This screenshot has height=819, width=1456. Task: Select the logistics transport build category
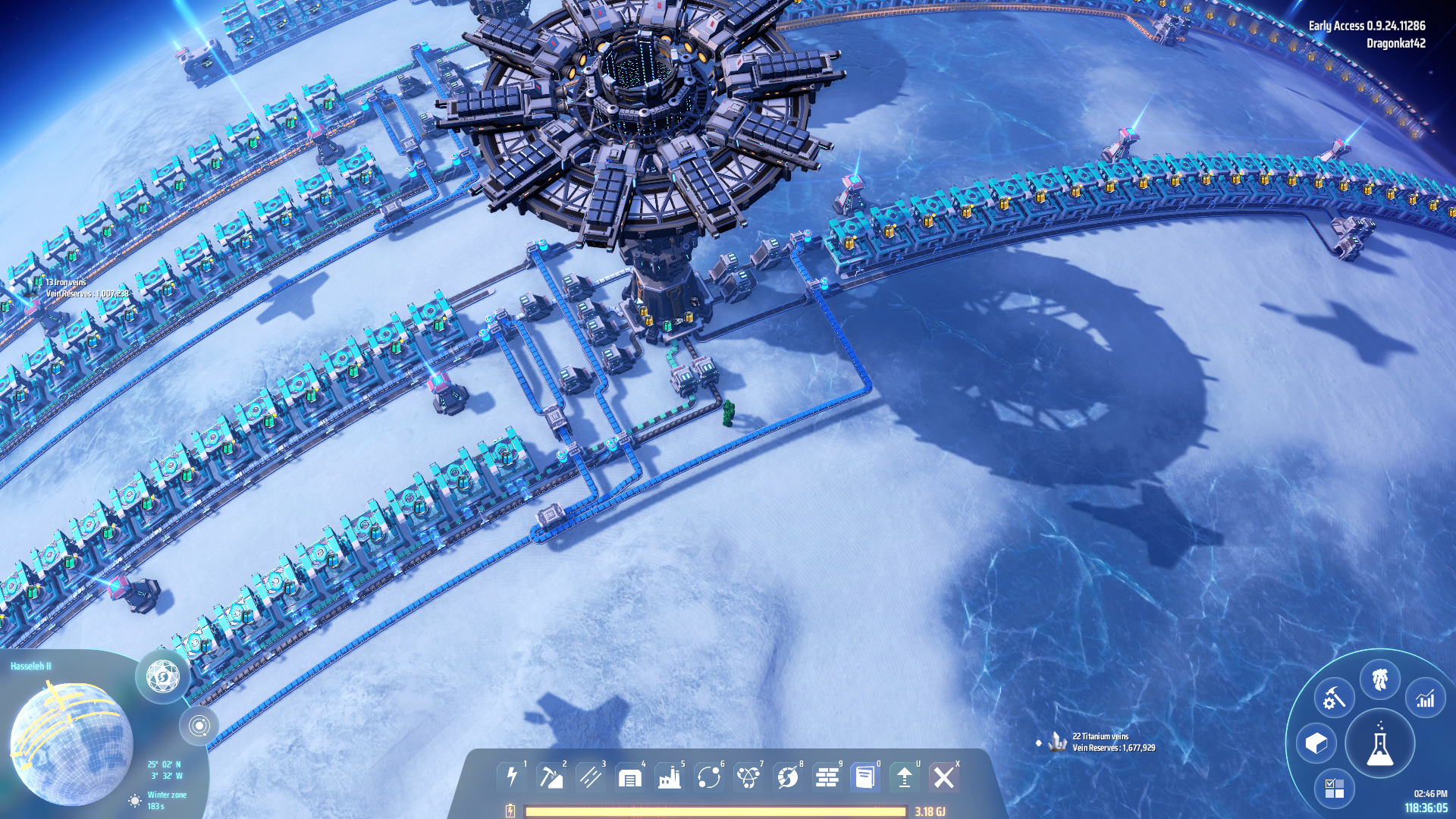point(709,777)
